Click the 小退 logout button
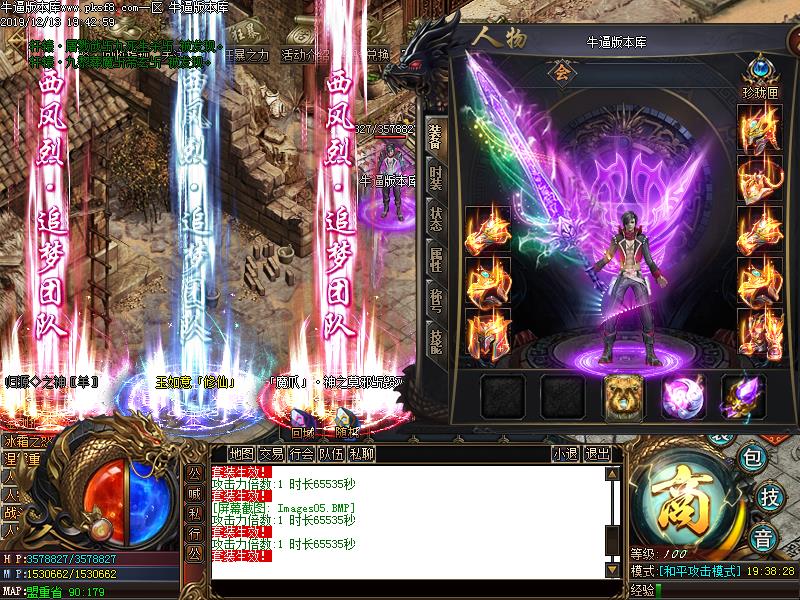The image size is (800, 600). pos(565,454)
